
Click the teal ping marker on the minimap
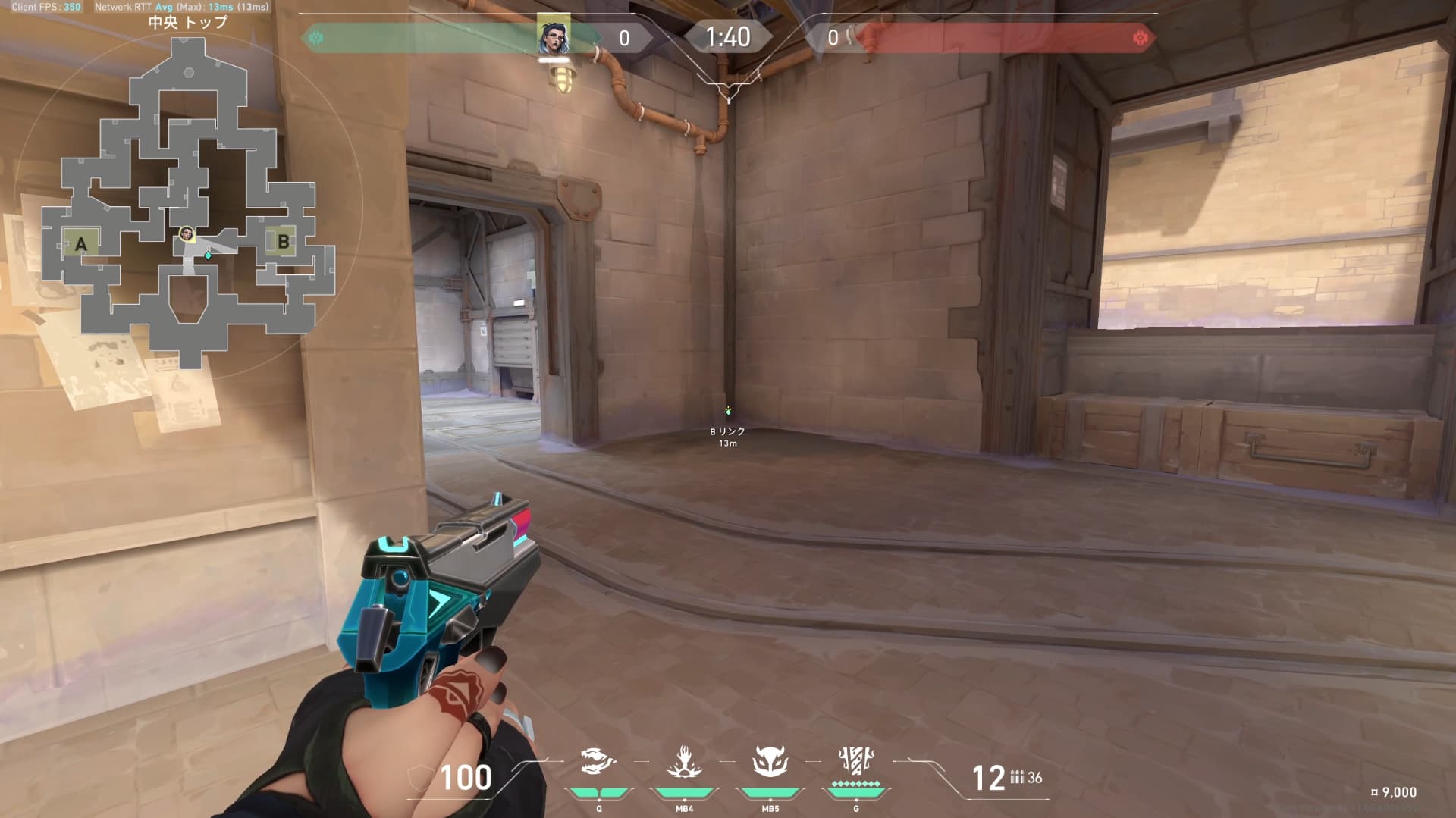click(208, 255)
